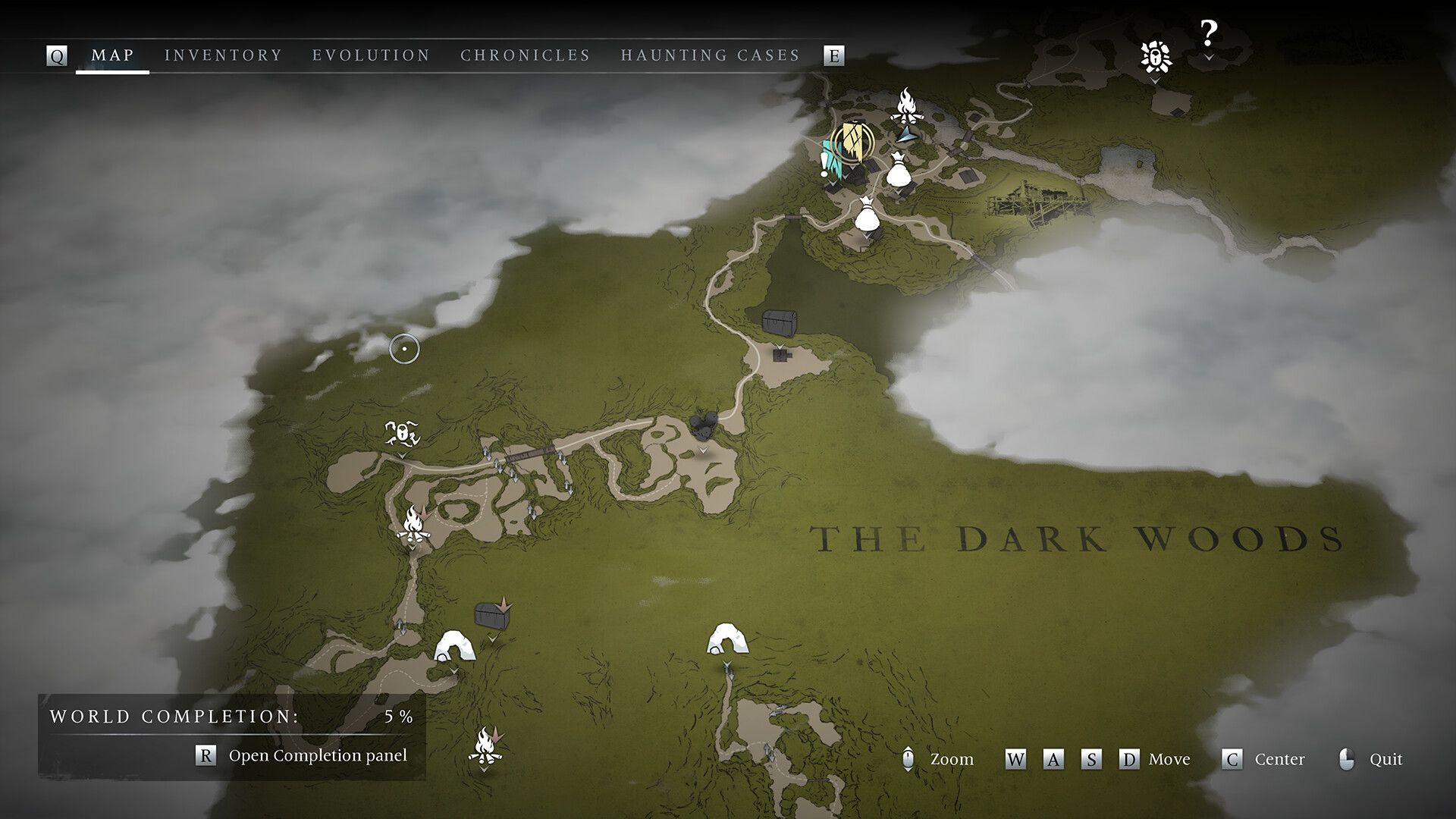Expand the chevron under the locked spider icon

tap(1153, 78)
